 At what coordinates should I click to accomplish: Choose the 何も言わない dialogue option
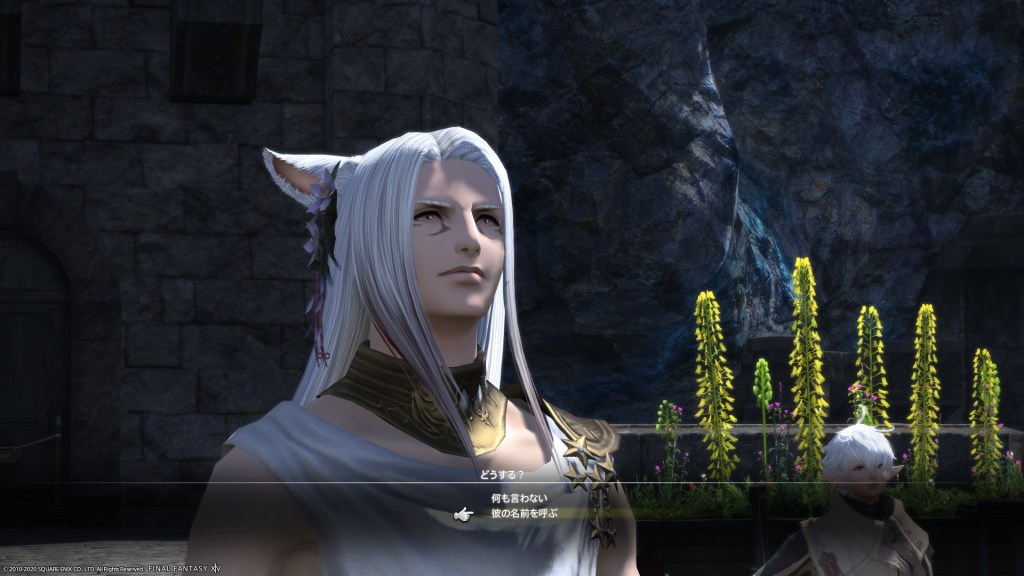[x=519, y=497]
